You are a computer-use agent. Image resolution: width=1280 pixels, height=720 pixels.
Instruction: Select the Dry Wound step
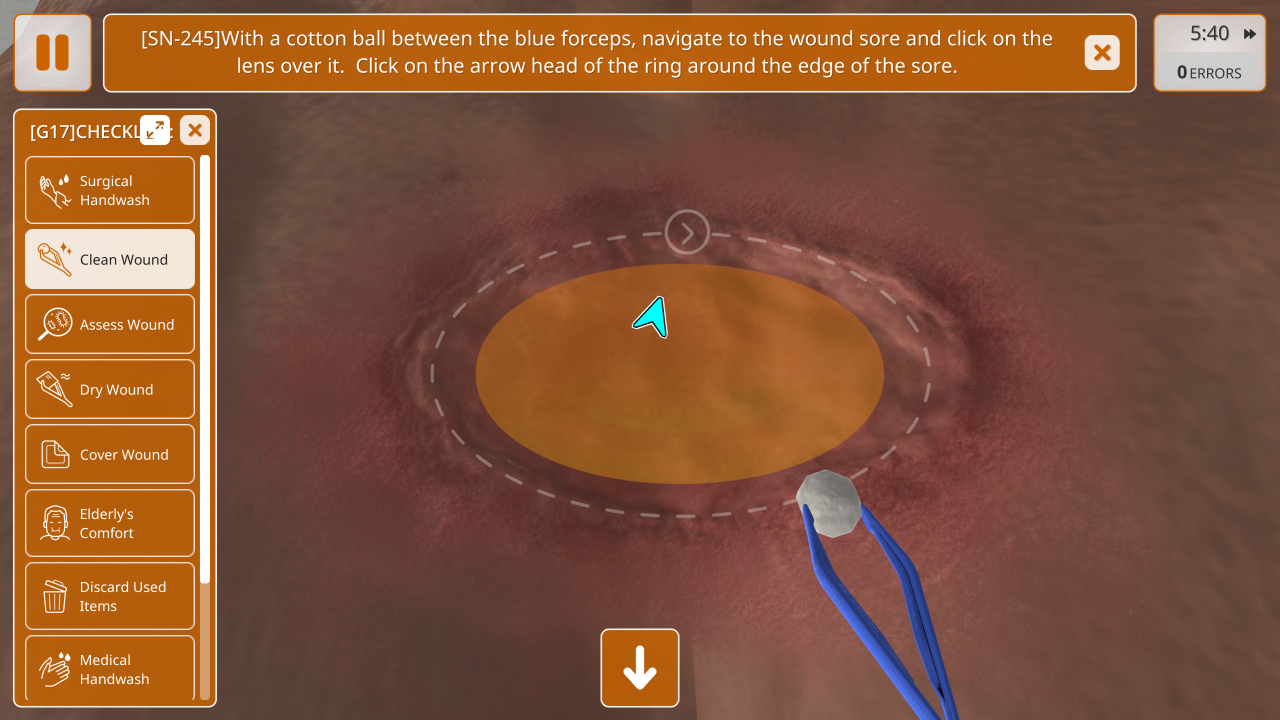tap(110, 389)
